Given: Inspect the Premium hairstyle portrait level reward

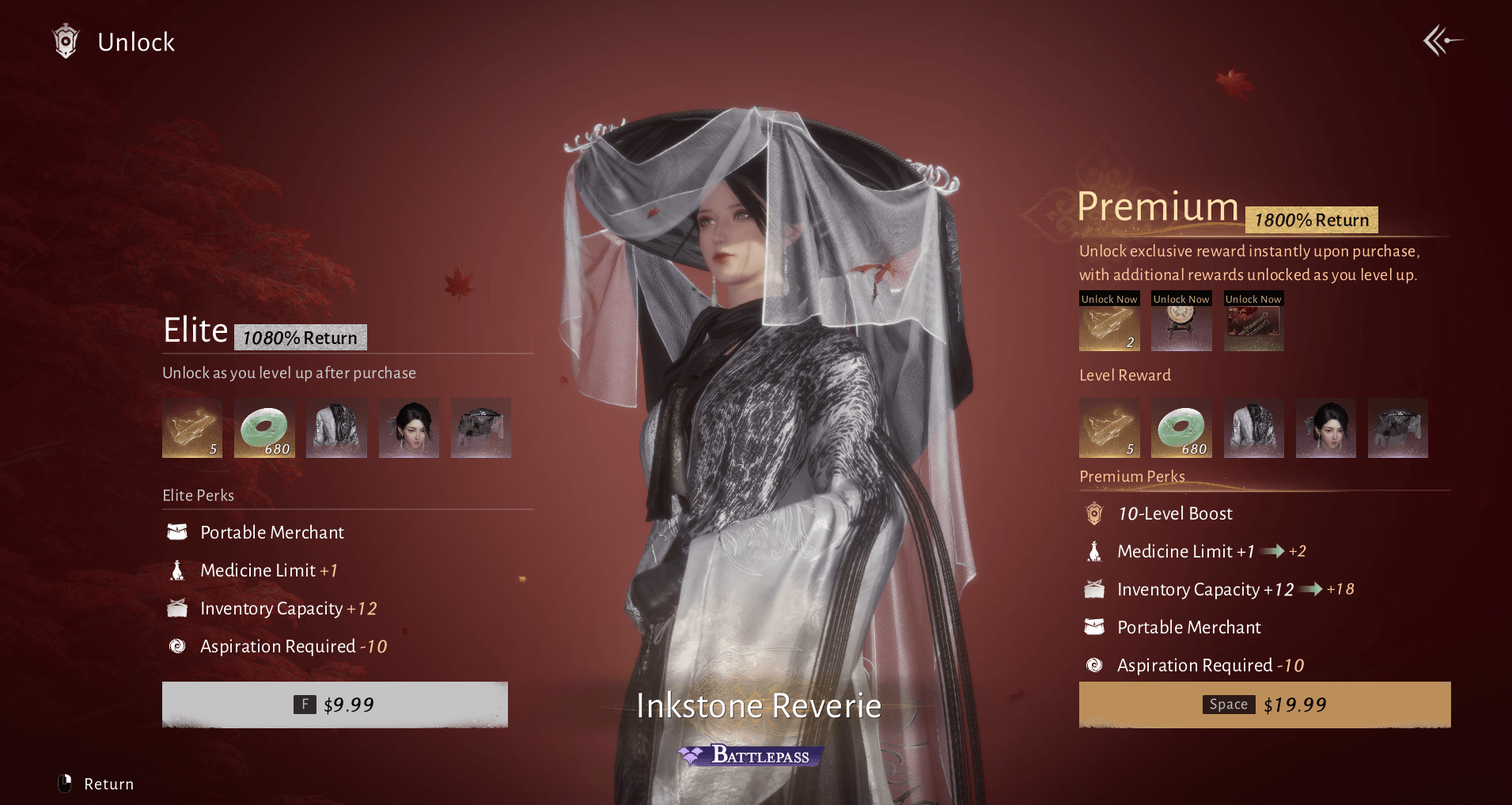Looking at the screenshot, I should [1325, 428].
